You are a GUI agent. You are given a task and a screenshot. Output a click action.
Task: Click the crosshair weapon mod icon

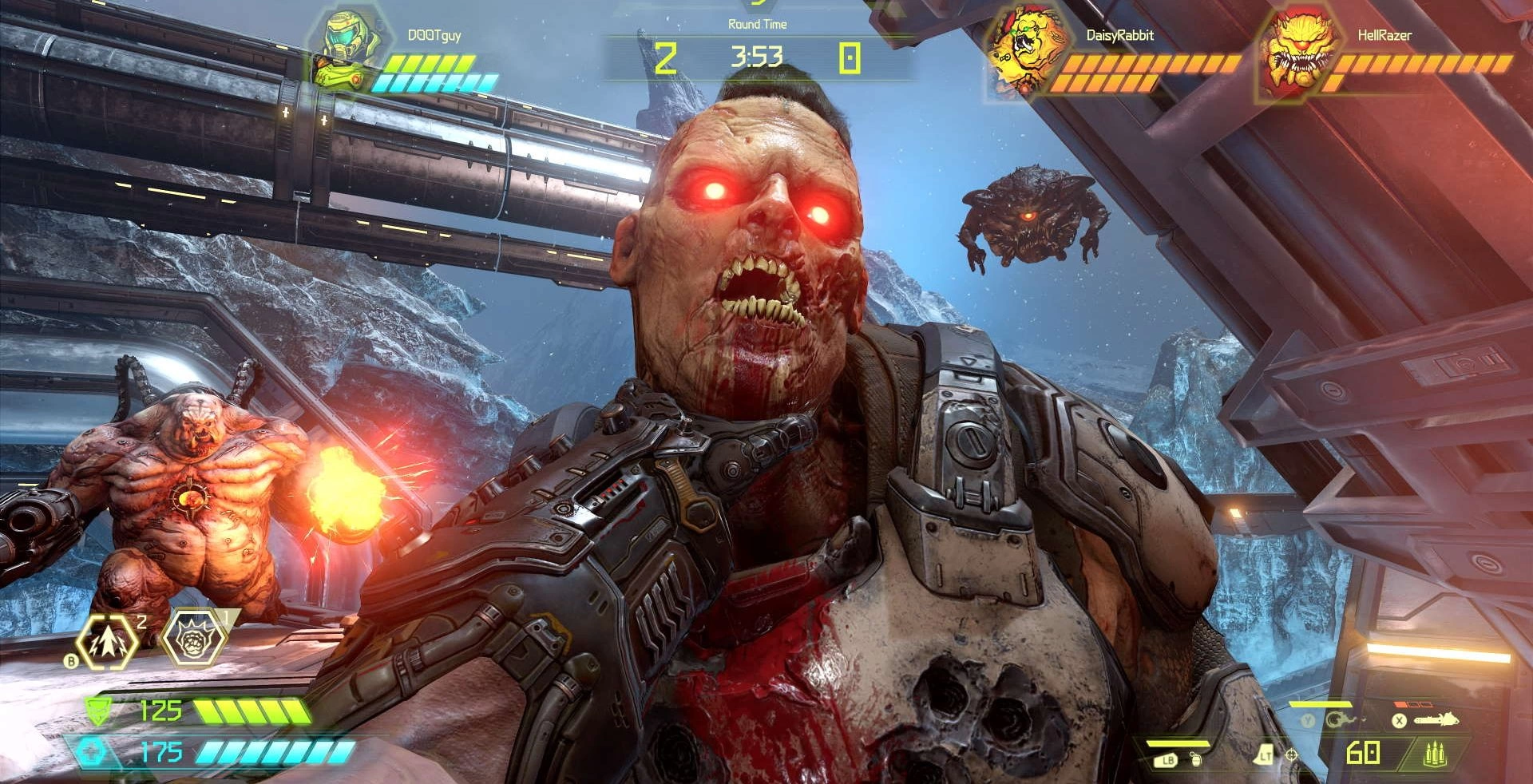pos(1291,754)
